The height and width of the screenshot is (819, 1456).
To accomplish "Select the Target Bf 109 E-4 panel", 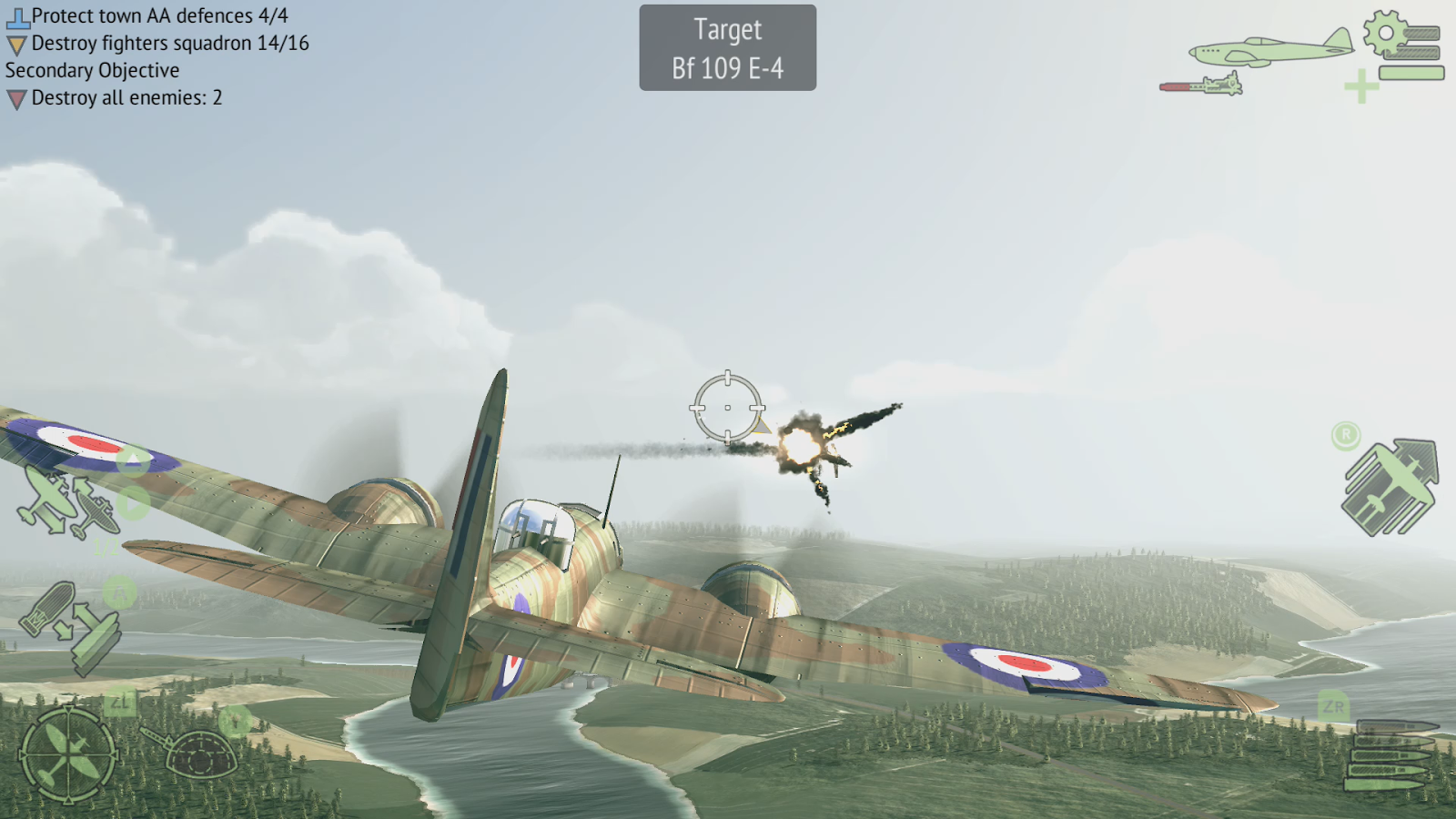I will (727, 48).
